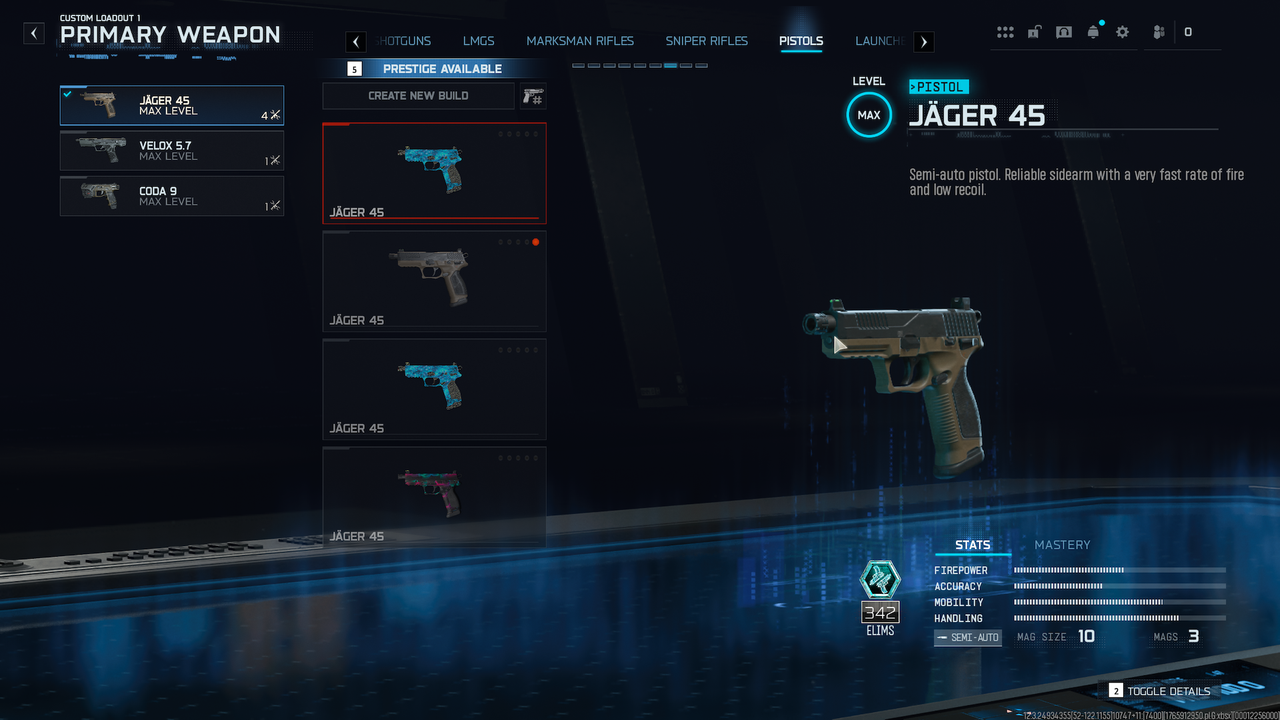Go back using the top-left arrow

coord(35,34)
